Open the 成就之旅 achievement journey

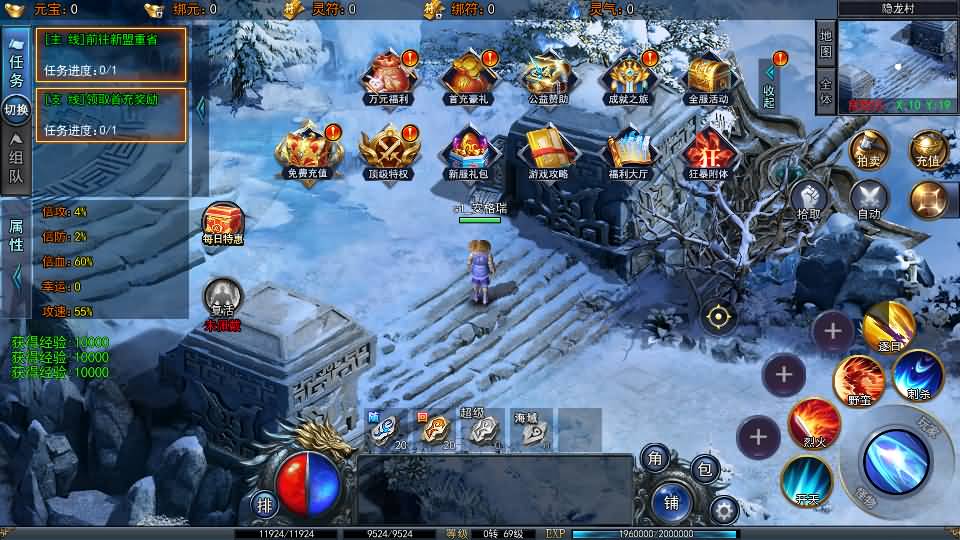click(x=627, y=76)
